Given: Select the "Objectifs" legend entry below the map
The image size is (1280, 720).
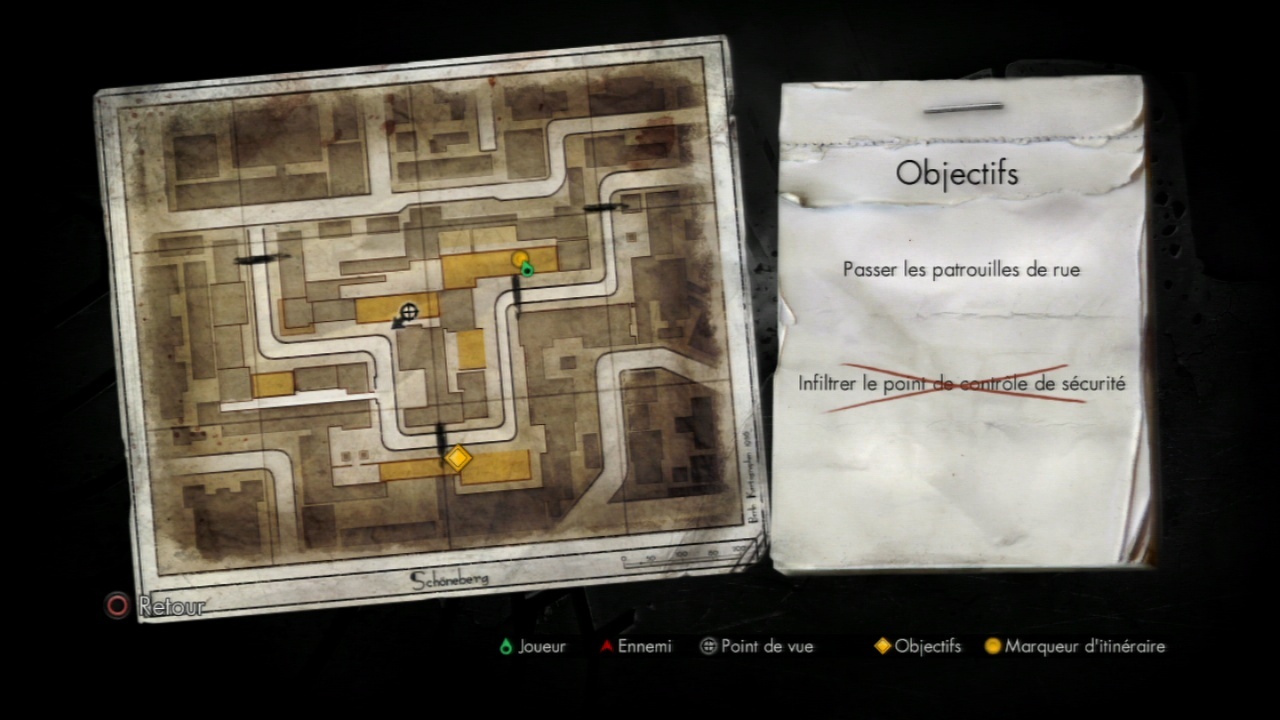Looking at the screenshot, I should [918, 647].
